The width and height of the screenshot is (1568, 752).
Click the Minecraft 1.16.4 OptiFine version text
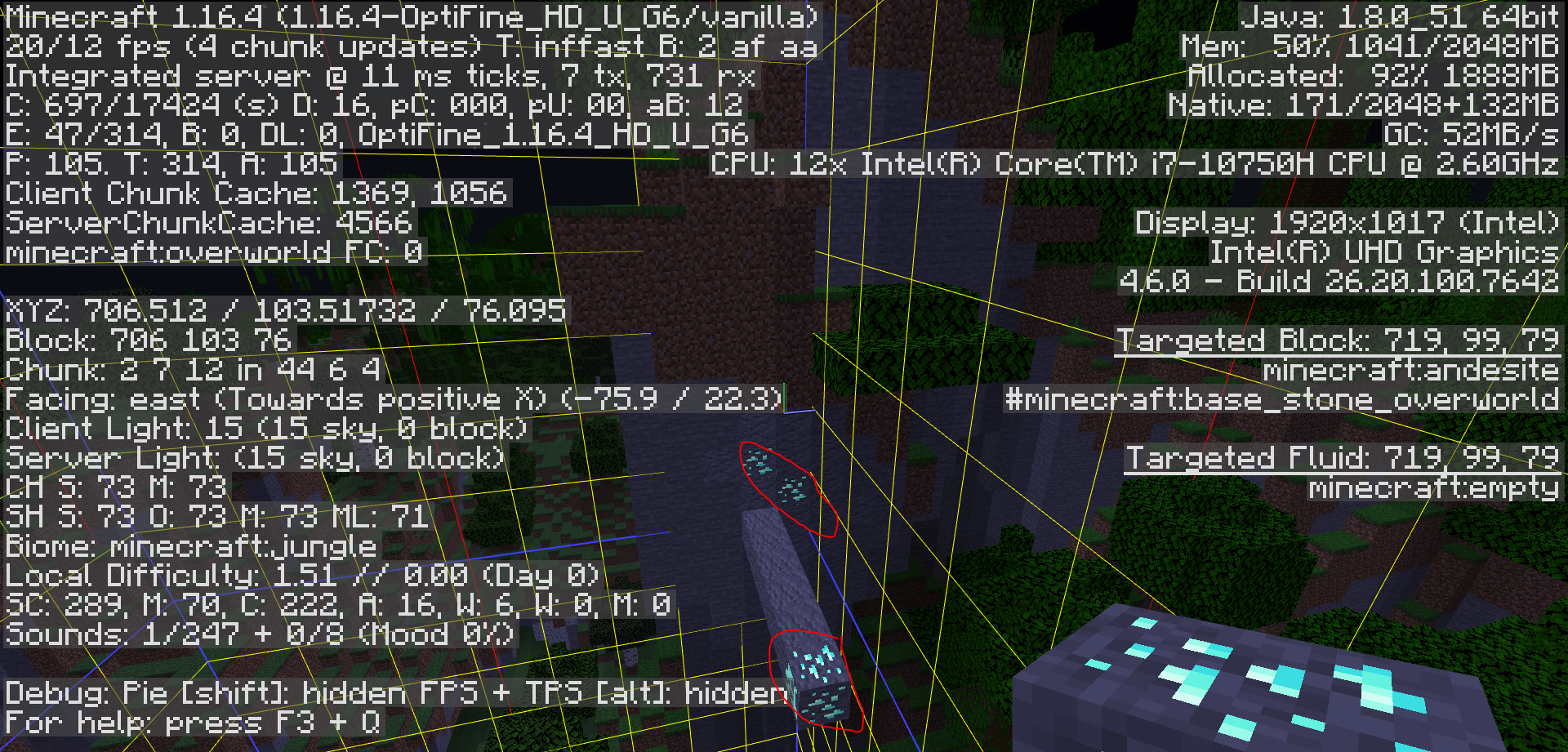(x=408, y=16)
